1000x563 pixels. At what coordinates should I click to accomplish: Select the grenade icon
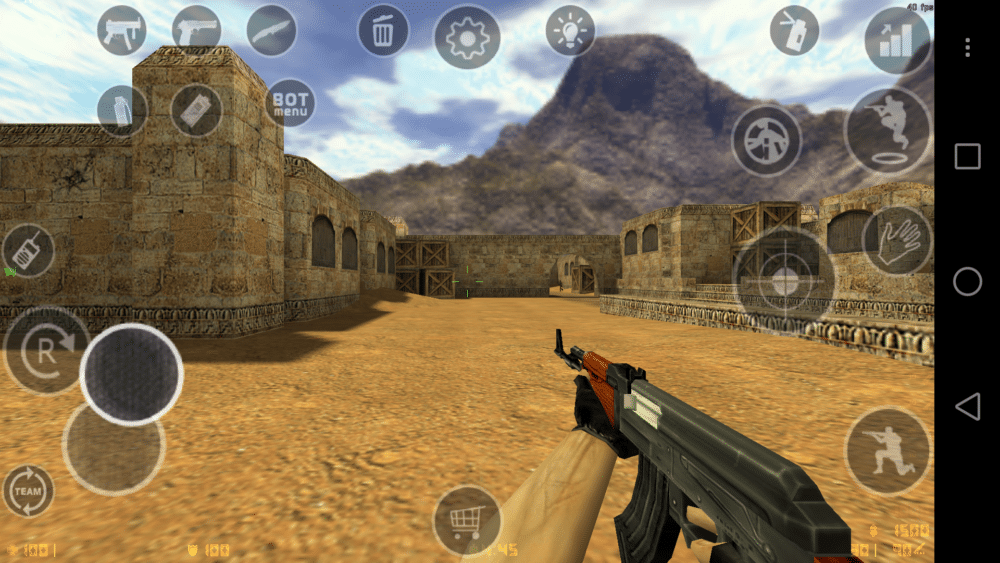122,110
